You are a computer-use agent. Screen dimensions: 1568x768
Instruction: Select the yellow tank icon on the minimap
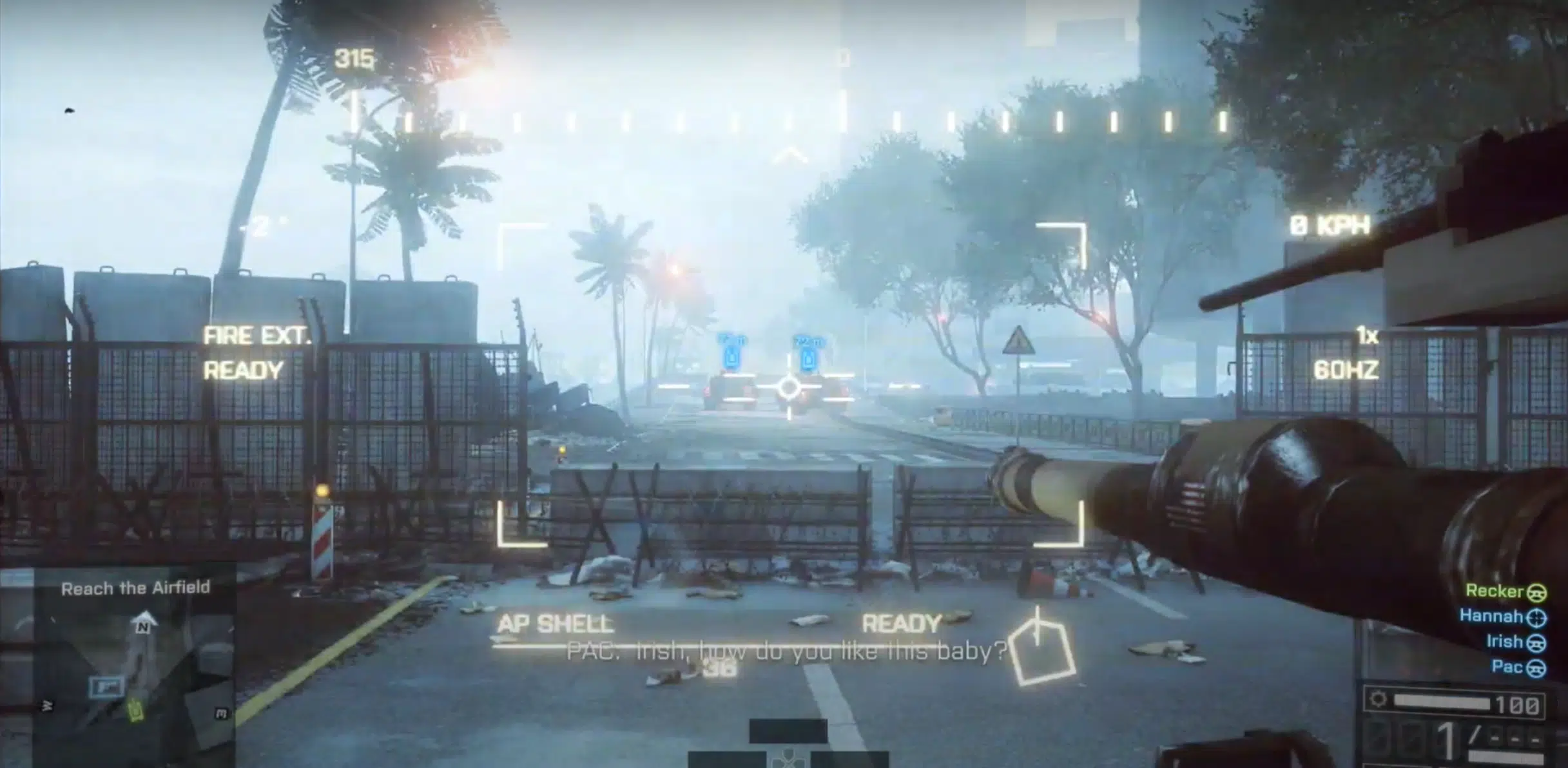(x=135, y=709)
